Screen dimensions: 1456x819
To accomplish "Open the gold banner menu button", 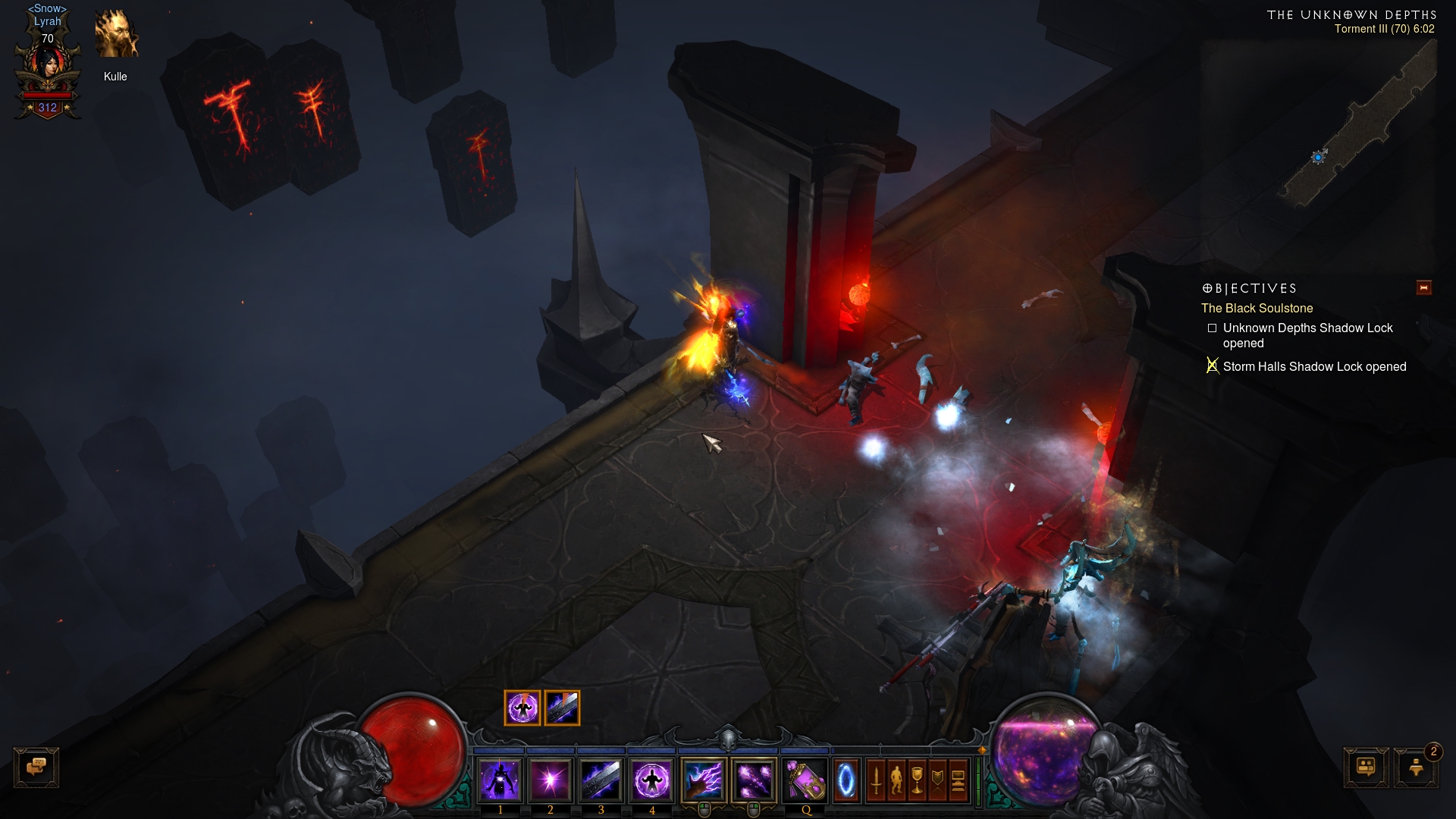I will point(937,780).
